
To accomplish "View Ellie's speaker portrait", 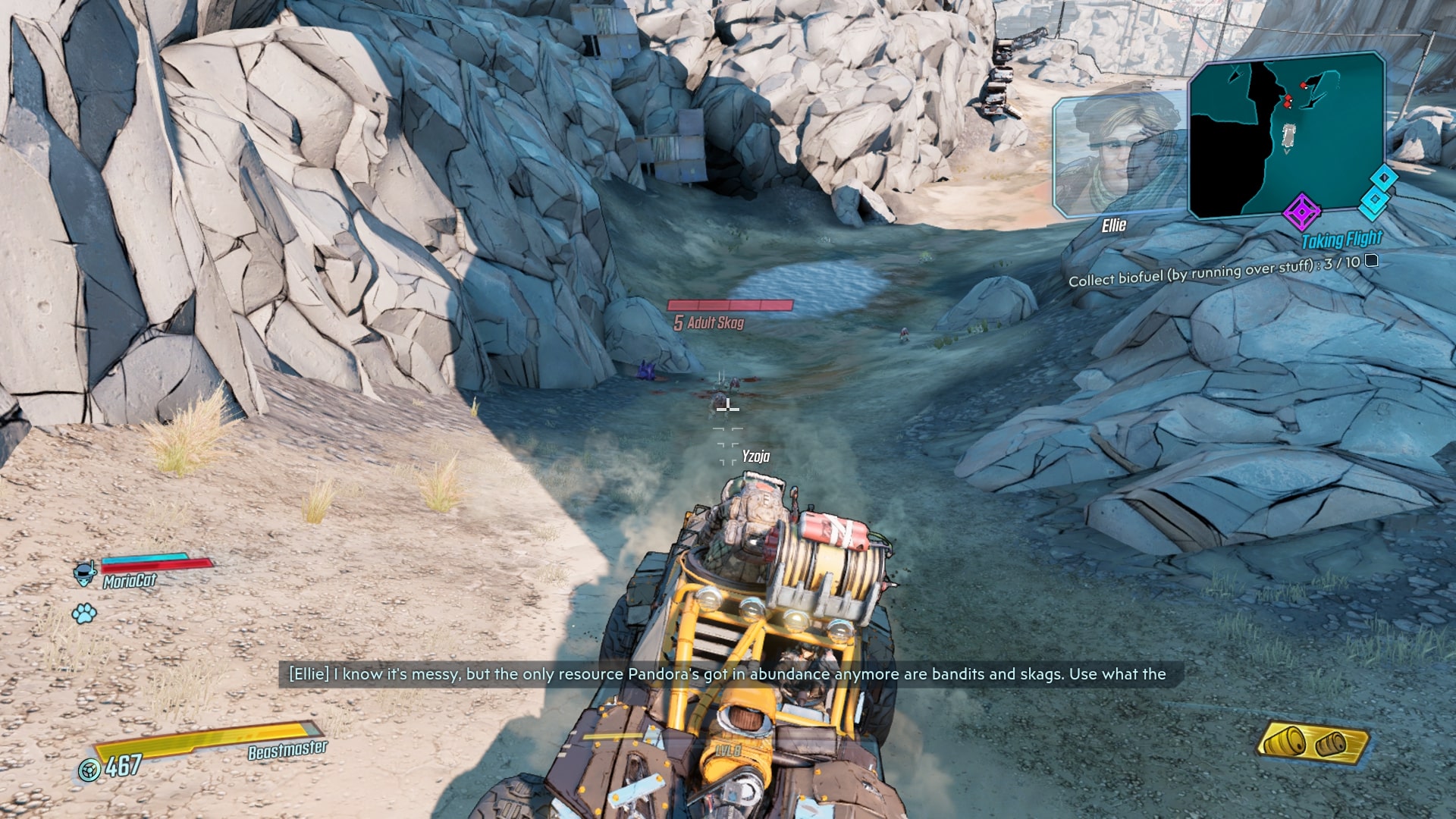I will click(1119, 155).
